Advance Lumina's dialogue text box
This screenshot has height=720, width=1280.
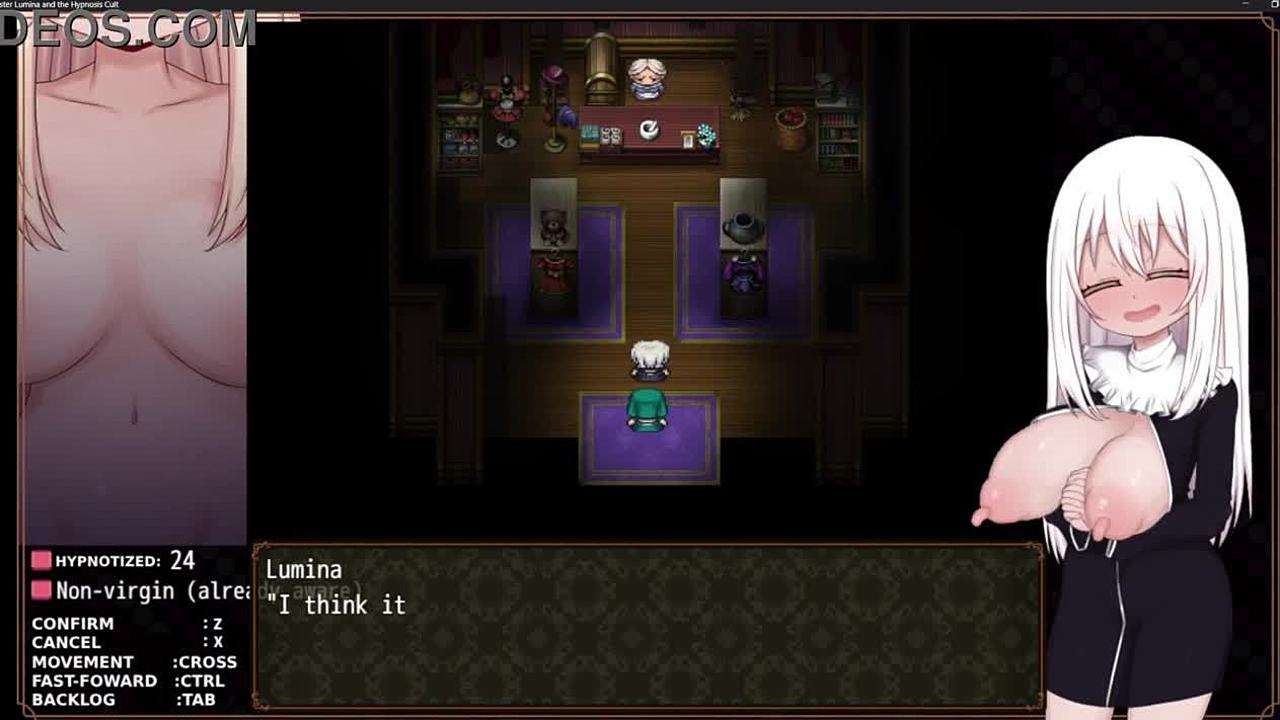point(647,626)
